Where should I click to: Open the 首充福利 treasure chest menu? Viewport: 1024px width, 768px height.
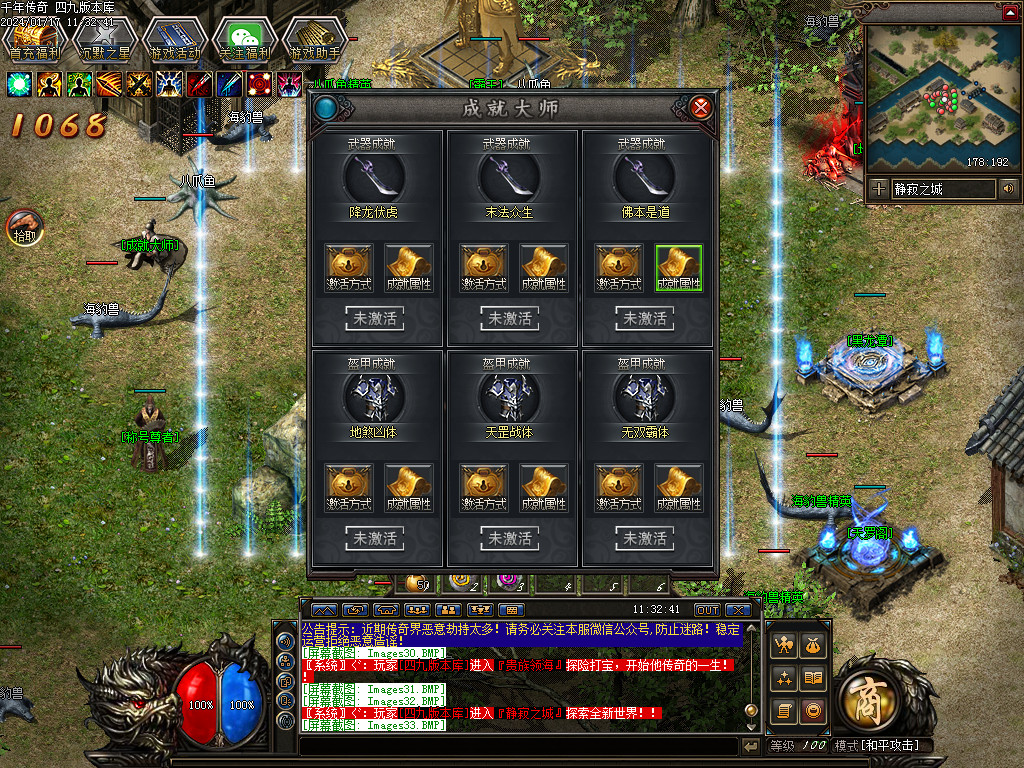36,39
